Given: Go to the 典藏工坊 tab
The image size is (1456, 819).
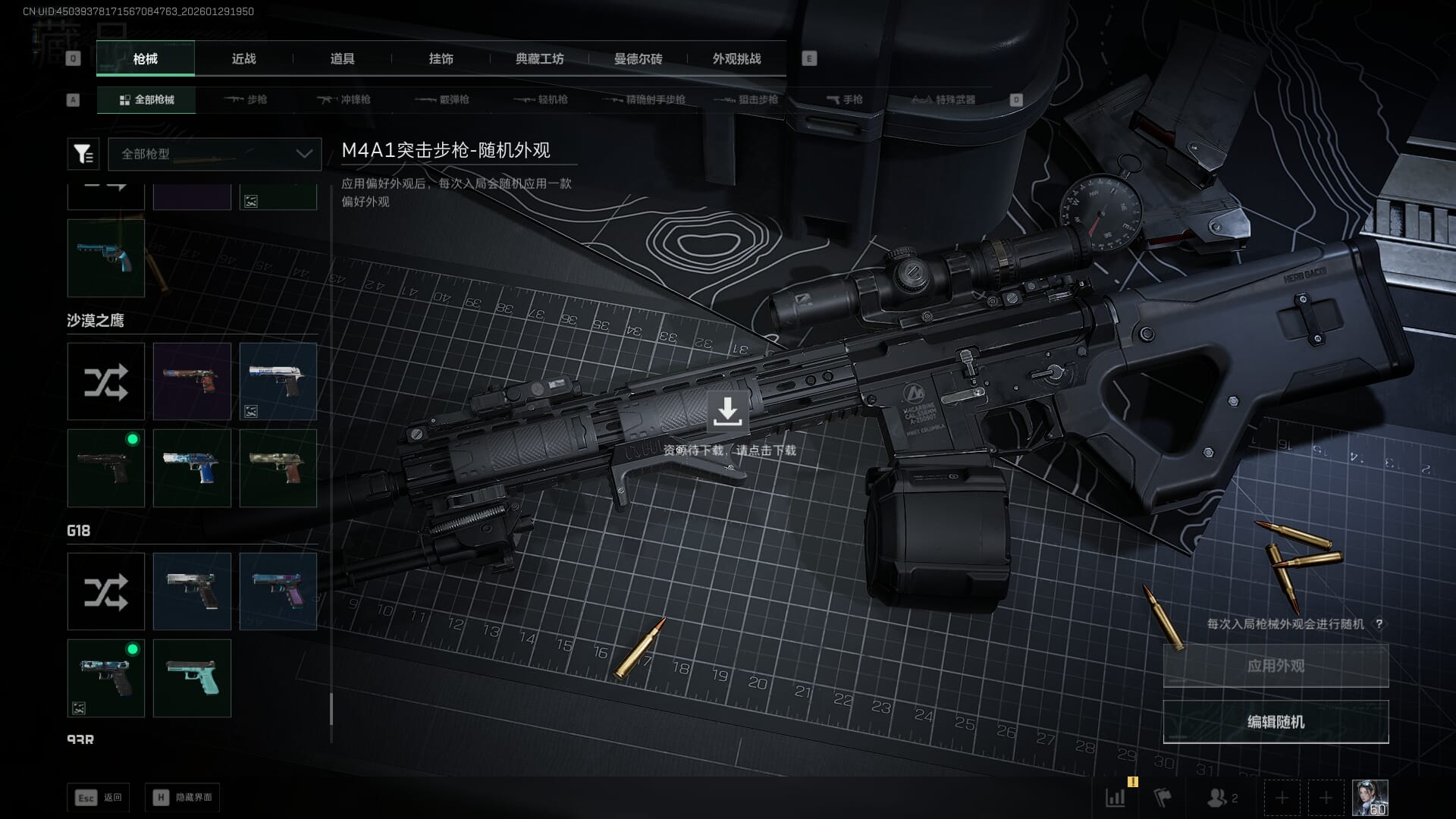Looking at the screenshot, I should [539, 58].
